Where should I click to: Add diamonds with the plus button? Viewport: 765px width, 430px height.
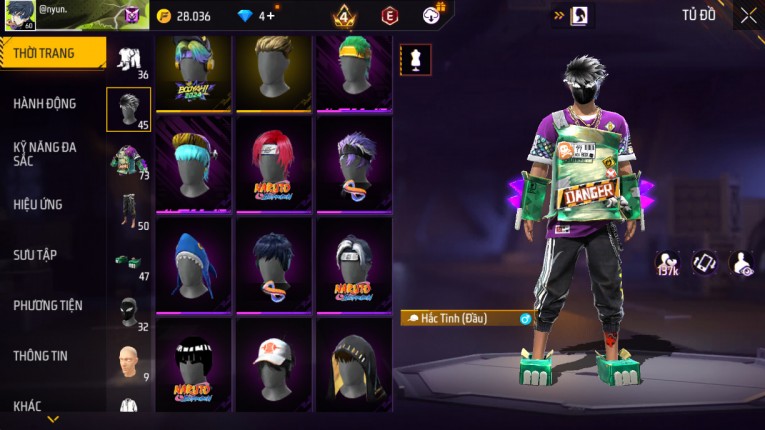(x=271, y=16)
